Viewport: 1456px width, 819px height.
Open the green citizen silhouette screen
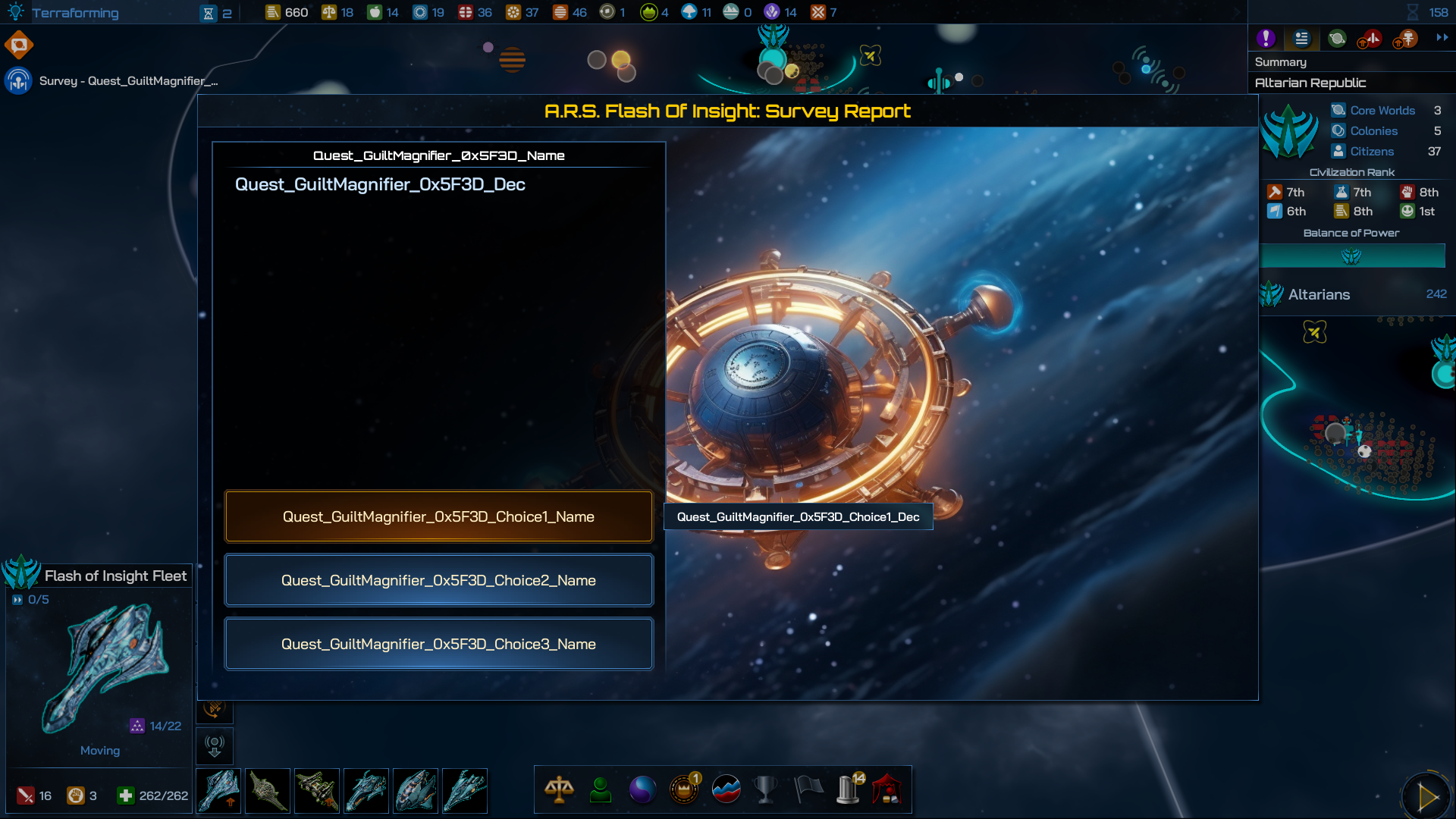pyautogui.click(x=601, y=789)
